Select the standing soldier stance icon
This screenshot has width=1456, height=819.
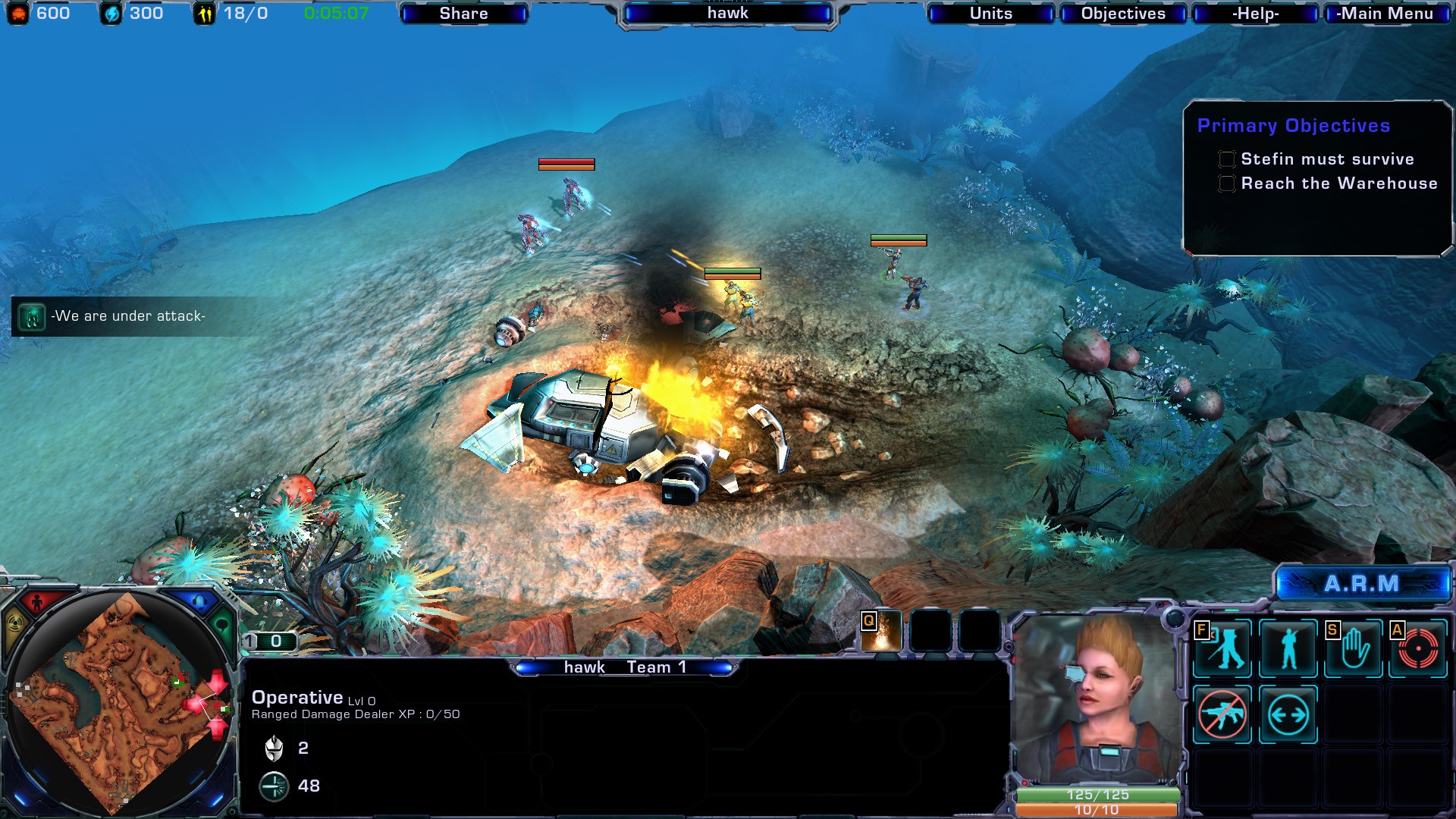click(1289, 648)
